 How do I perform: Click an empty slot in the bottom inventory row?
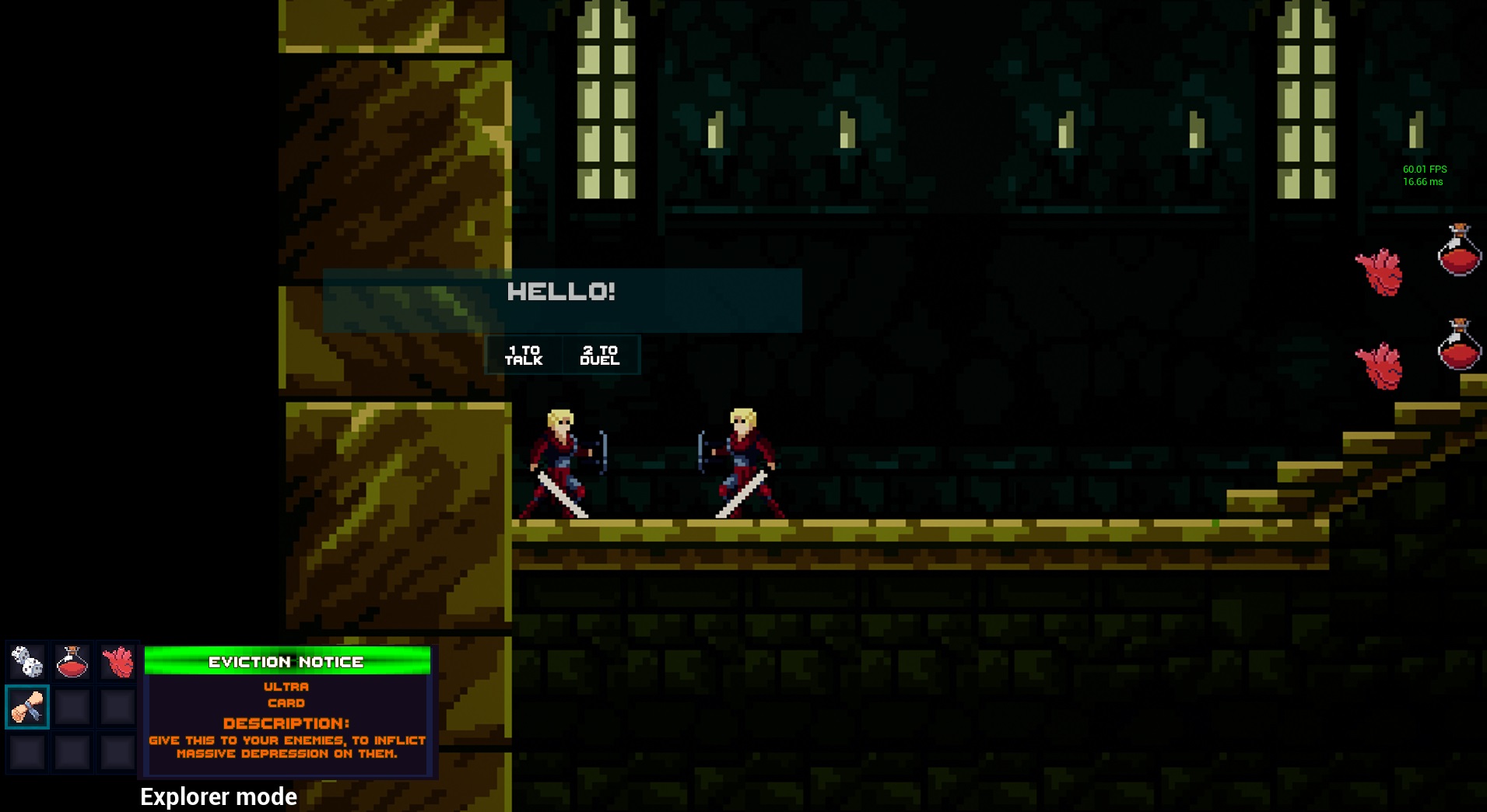coord(72,751)
